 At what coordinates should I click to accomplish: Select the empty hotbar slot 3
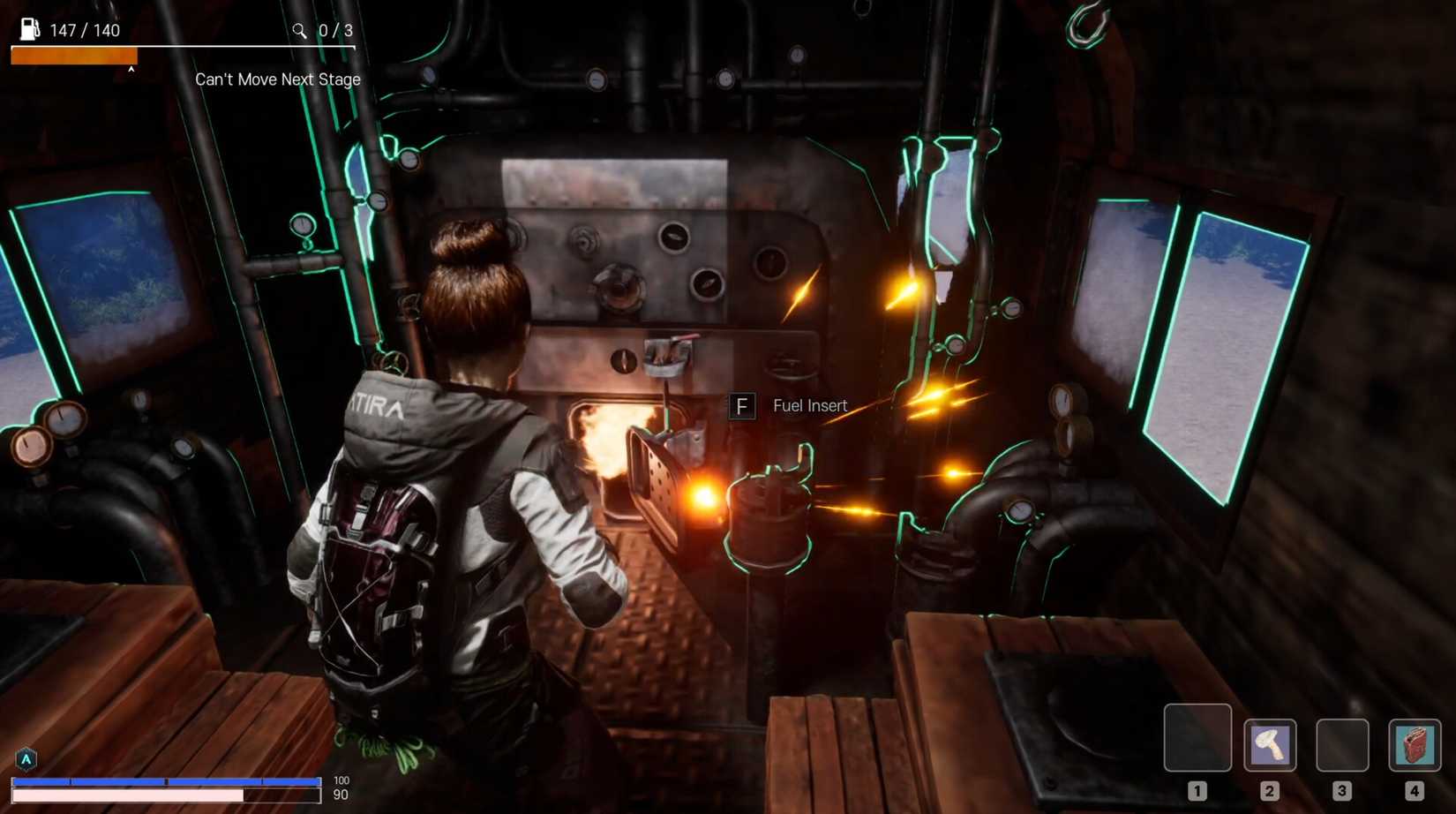[1344, 746]
